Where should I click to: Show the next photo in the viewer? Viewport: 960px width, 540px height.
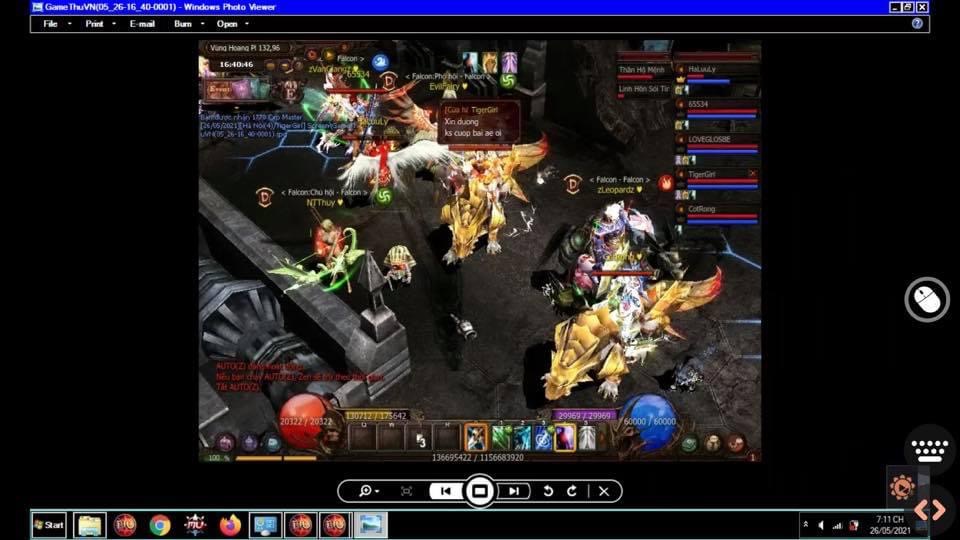[514, 491]
